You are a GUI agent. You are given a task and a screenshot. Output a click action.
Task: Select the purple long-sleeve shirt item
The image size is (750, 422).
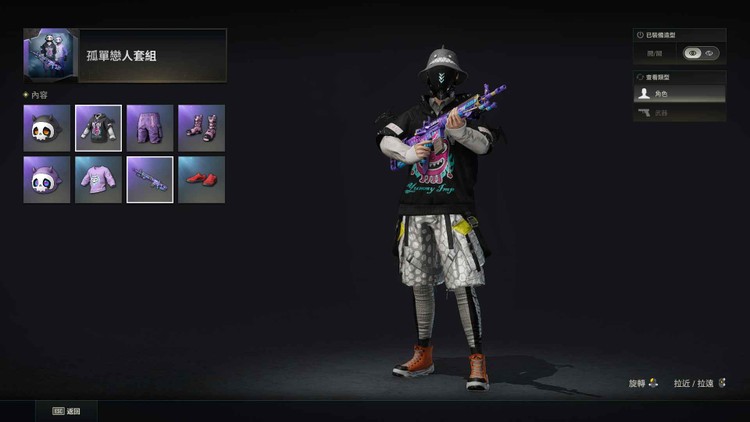(x=99, y=180)
